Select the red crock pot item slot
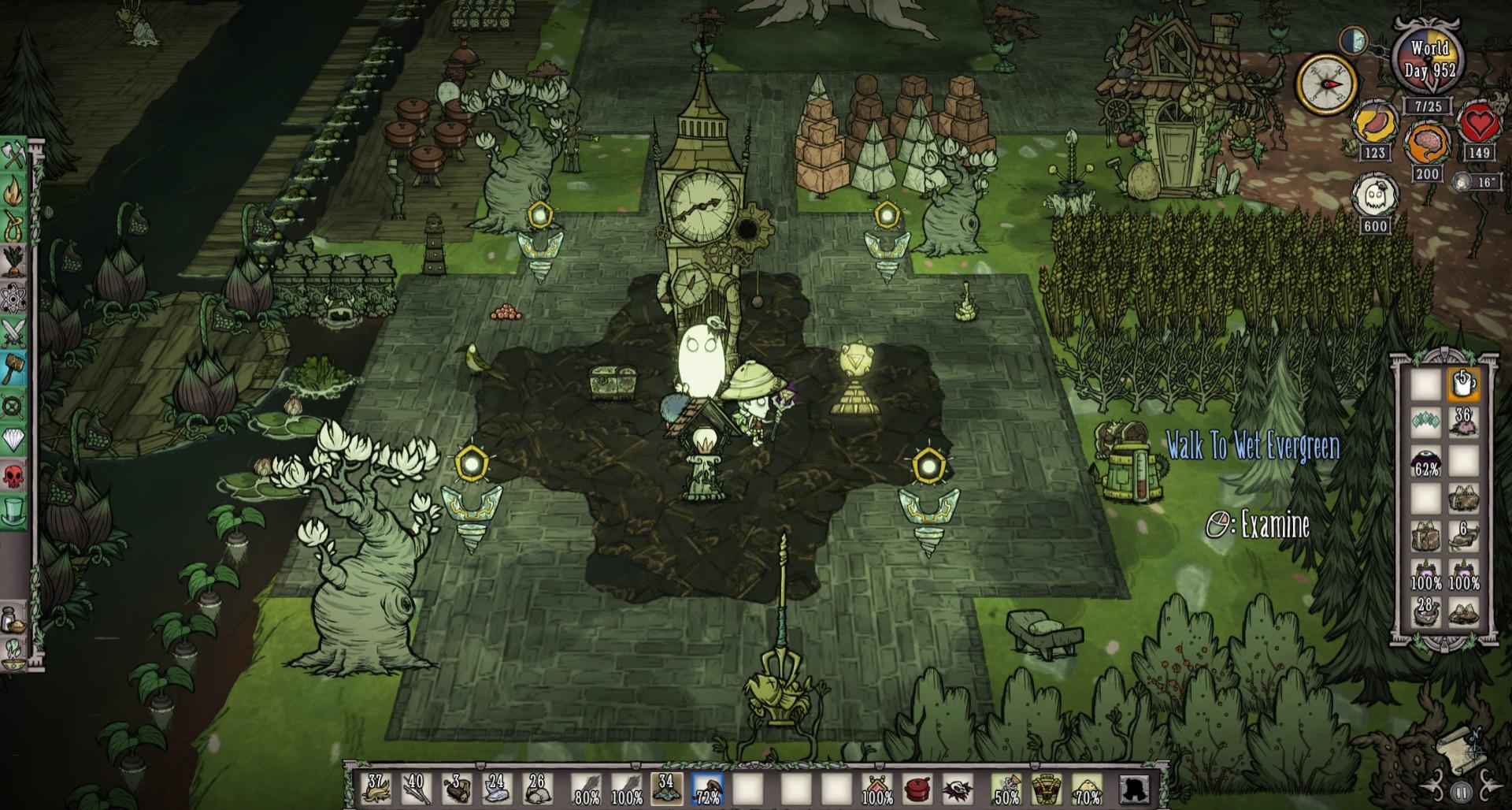The image size is (1512, 810). click(x=916, y=788)
